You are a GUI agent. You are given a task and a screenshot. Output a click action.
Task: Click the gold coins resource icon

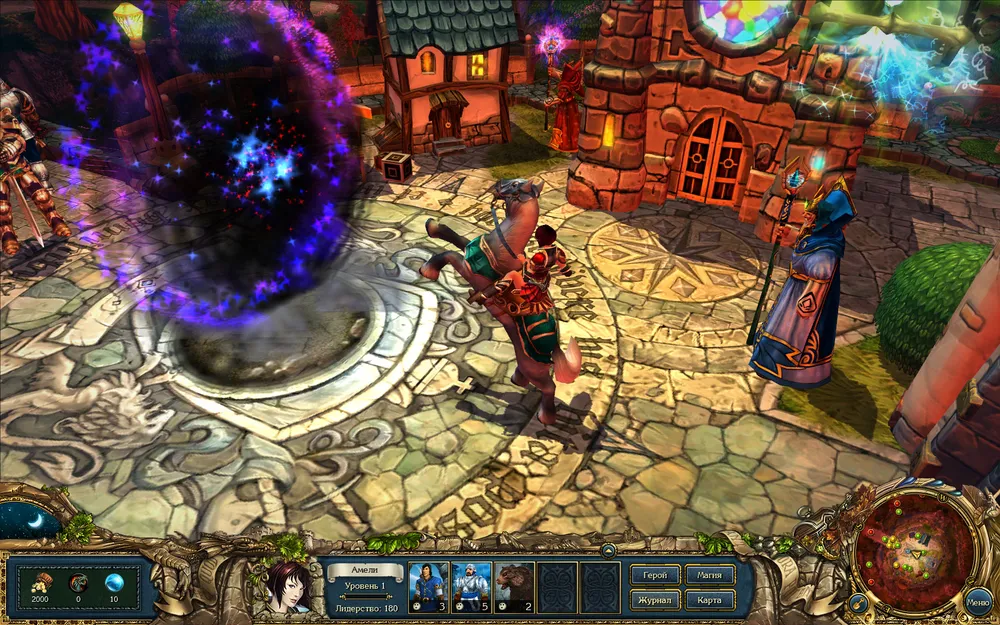[43, 582]
